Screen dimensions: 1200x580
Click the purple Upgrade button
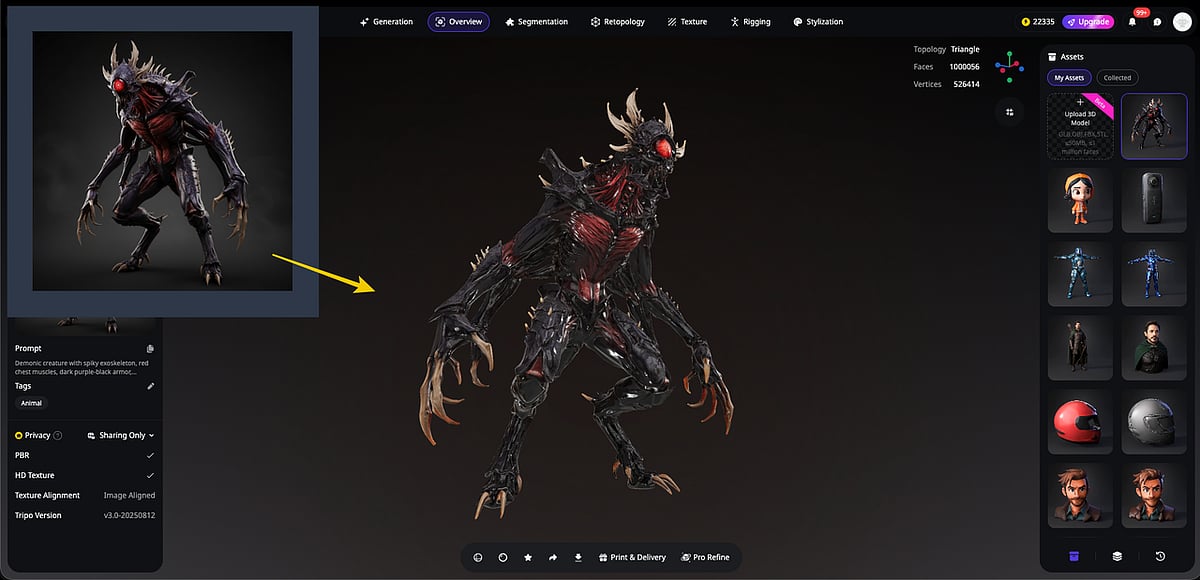(x=1088, y=22)
